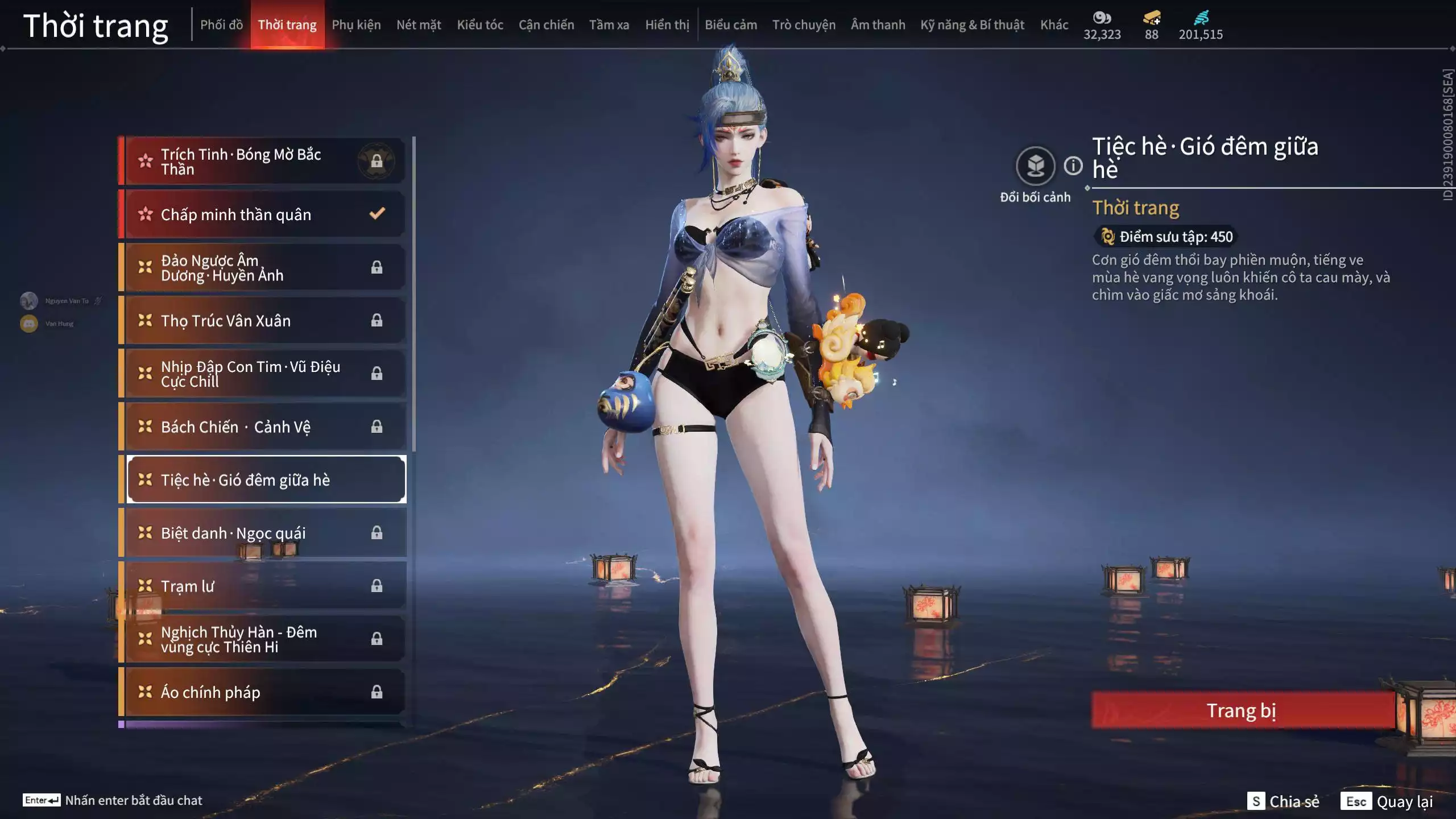1456x819 pixels.
Task: Click the spiral currency icon showing 201,515
Action: tap(1201, 17)
